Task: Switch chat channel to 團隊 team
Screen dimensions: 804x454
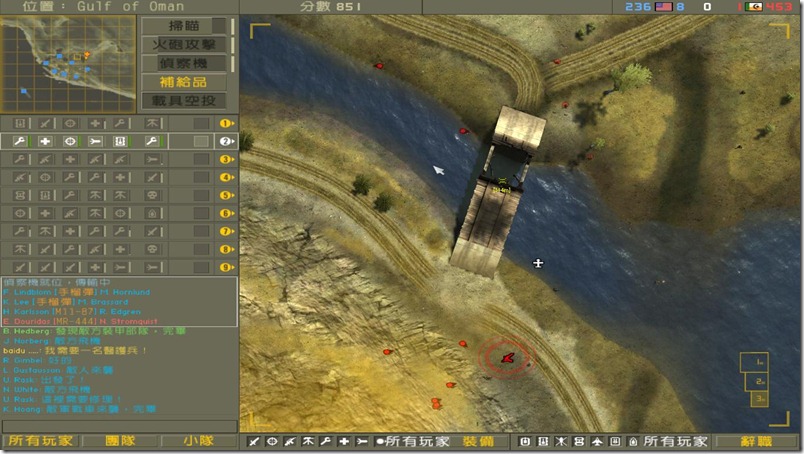Action: pyautogui.click(x=120, y=440)
